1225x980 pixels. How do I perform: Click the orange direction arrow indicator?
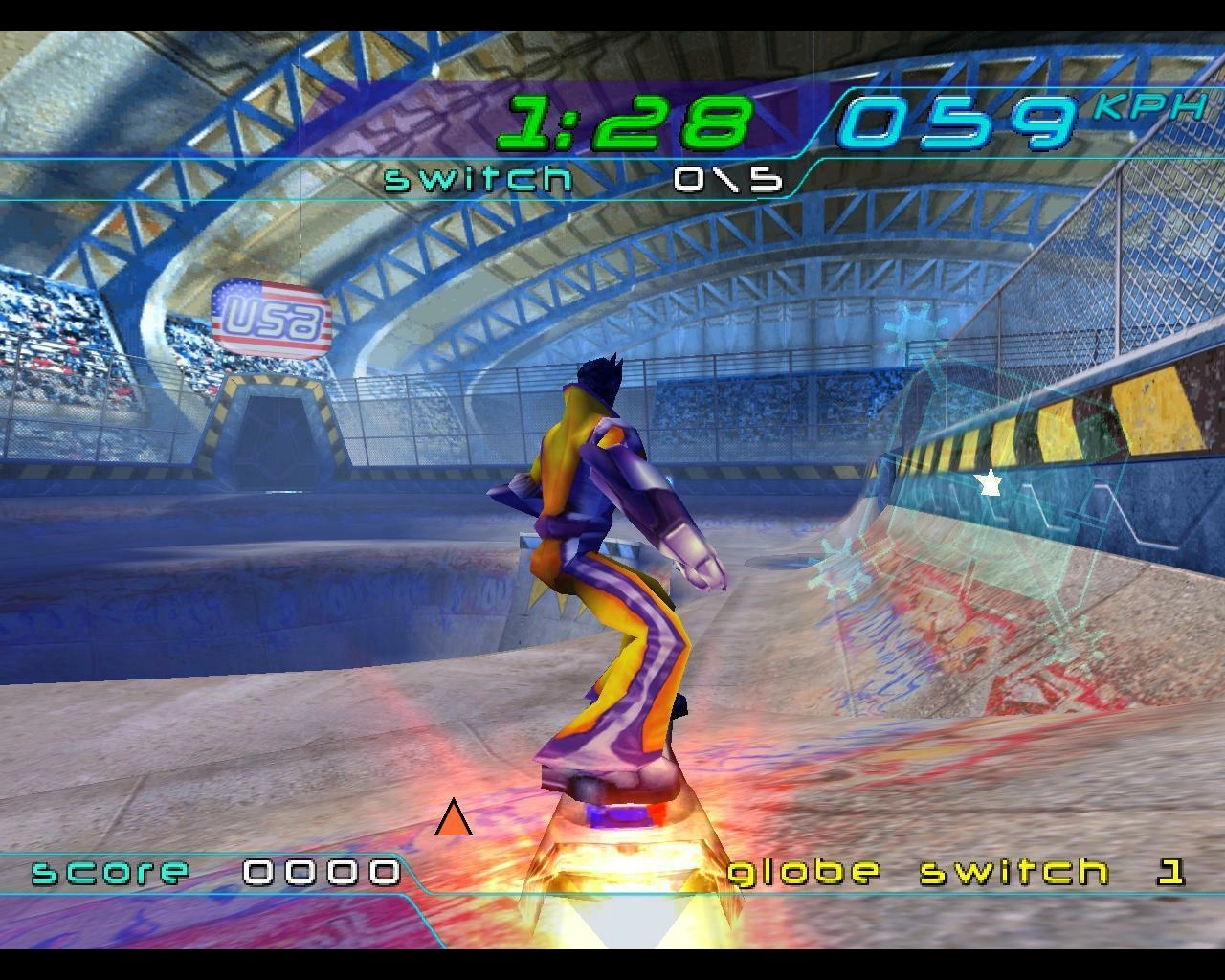454,819
